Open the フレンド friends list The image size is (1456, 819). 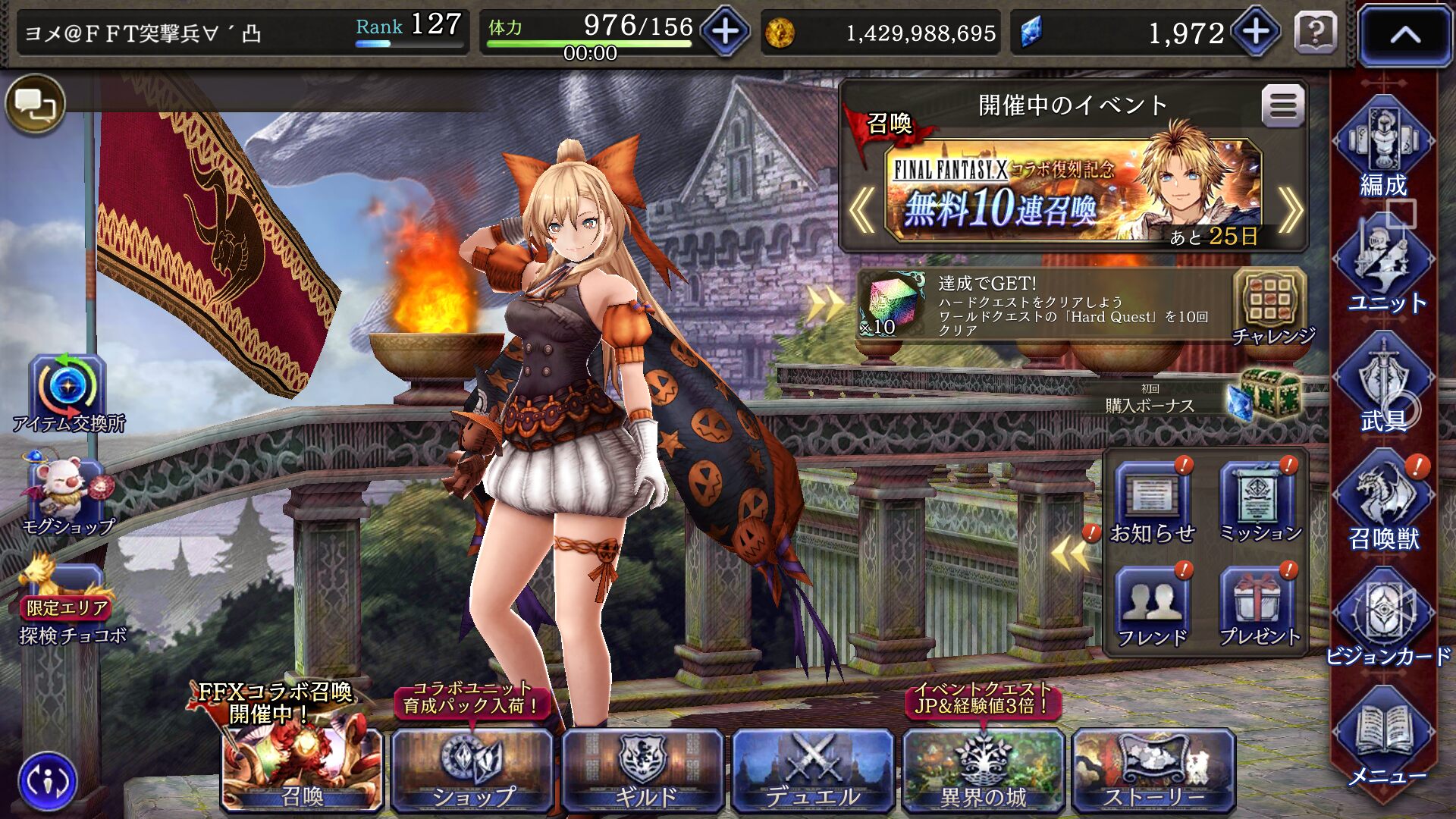point(1152,608)
